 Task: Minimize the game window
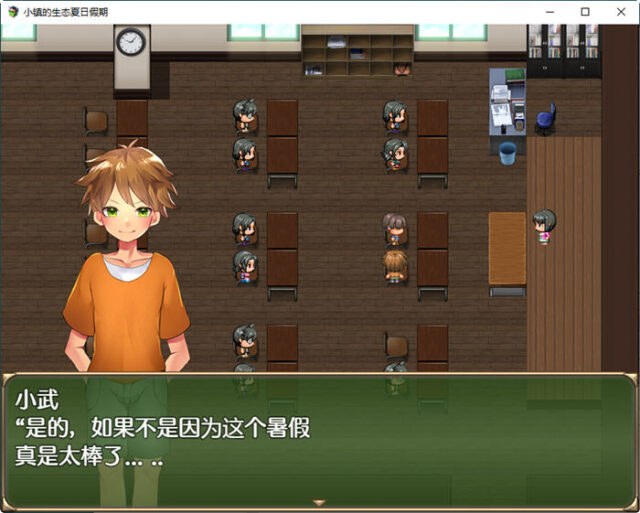pos(549,11)
